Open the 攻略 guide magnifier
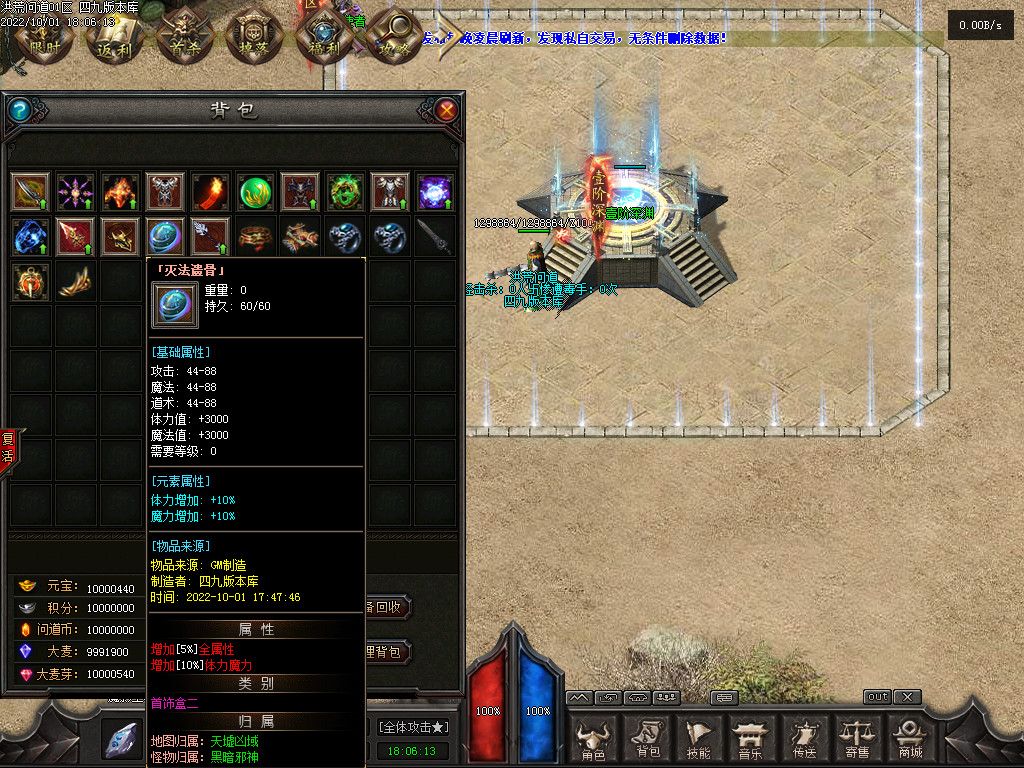This screenshot has height=768, width=1024. click(391, 37)
